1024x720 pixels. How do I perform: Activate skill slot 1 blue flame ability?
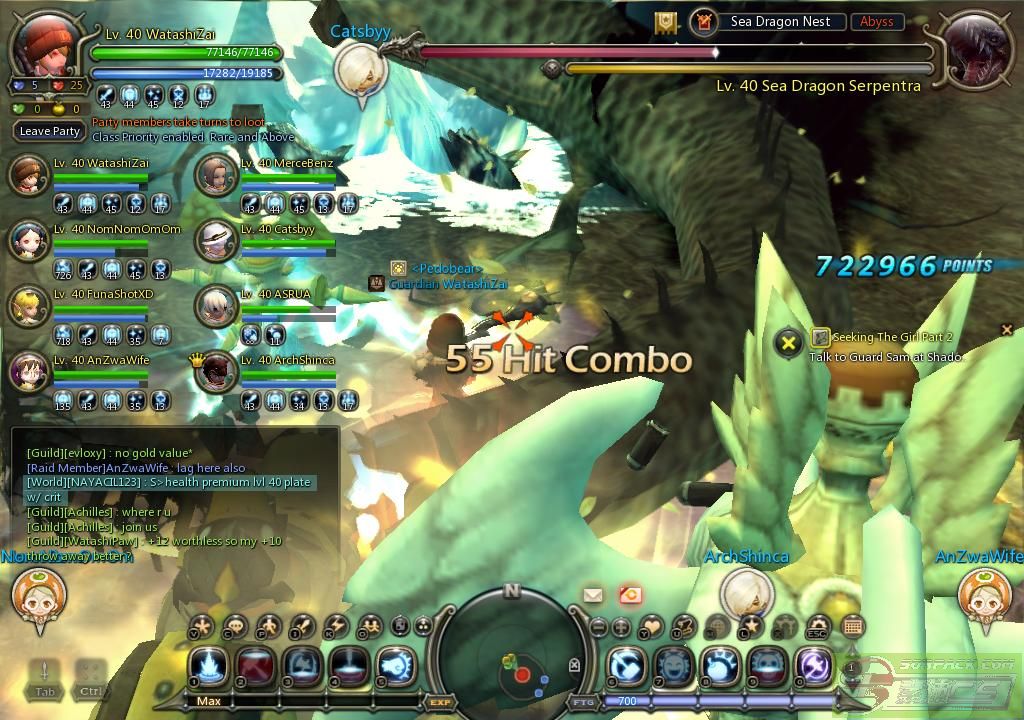click(209, 666)
